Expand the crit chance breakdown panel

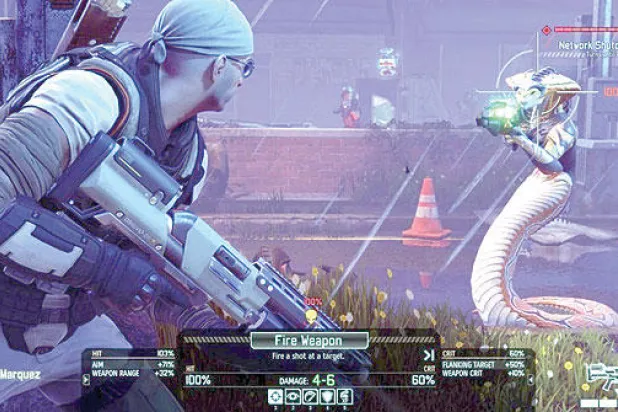point(531,380)
